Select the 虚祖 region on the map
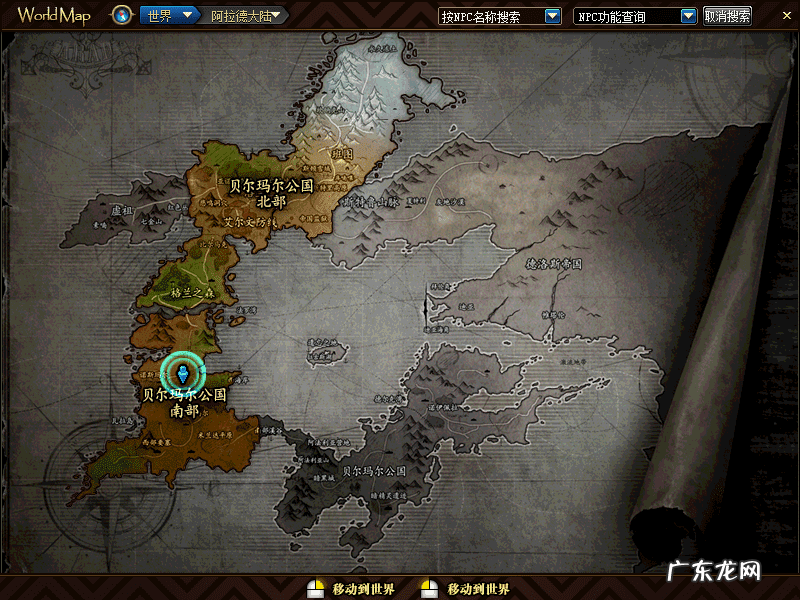The image size is (800, 600). click(x=122, y=212)
